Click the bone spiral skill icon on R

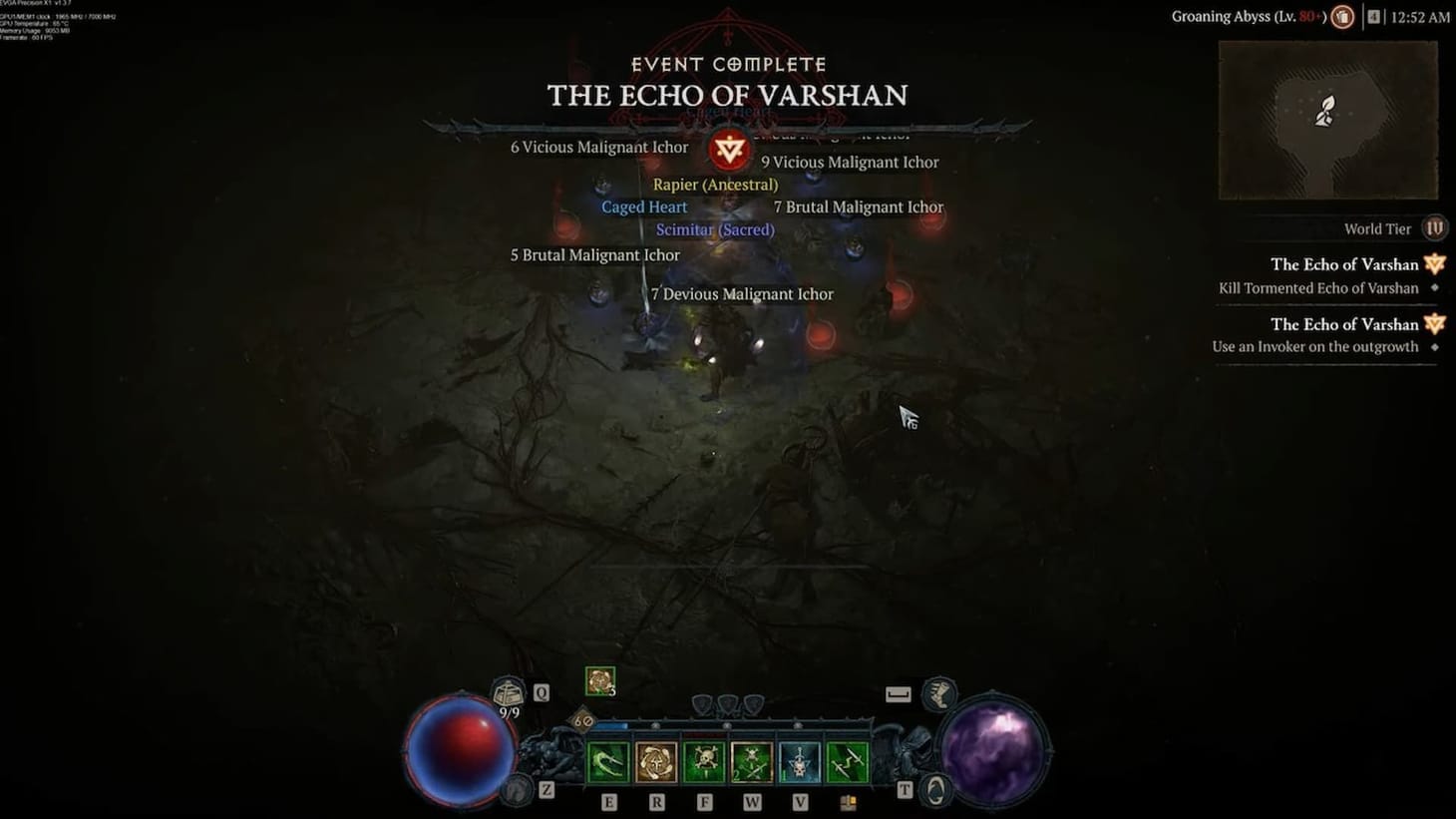click(x=656, y=761)
